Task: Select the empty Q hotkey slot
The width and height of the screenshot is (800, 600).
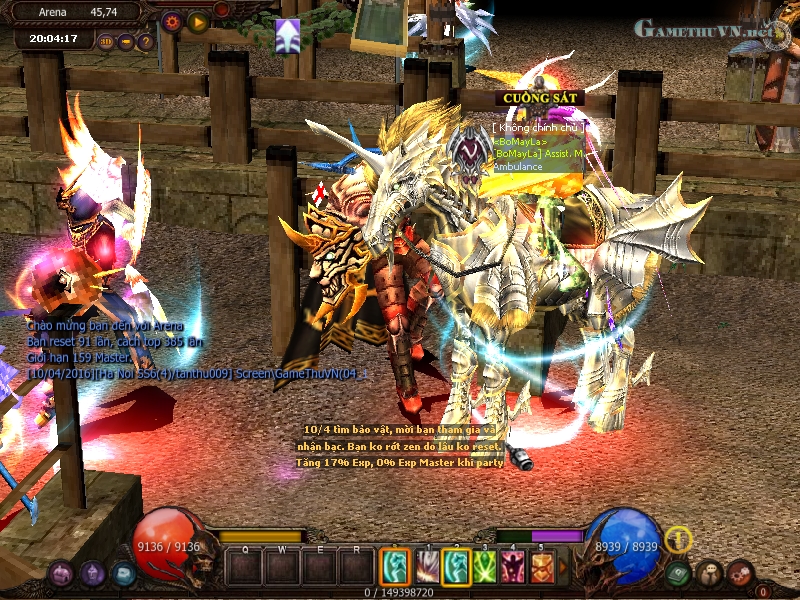Action: pyautogui.click(x=244, y=568)
